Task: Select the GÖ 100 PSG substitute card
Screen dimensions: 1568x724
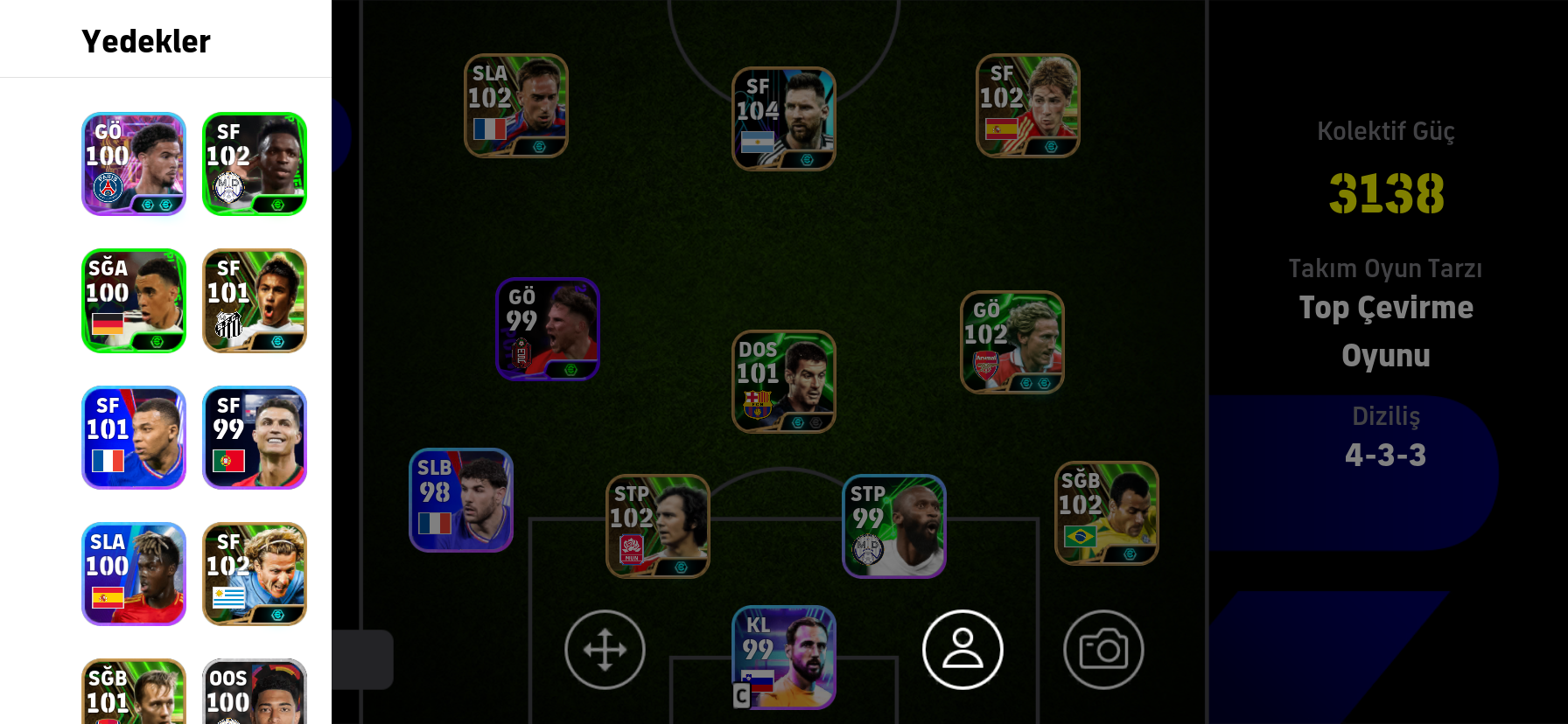Action: coord(134,164)
